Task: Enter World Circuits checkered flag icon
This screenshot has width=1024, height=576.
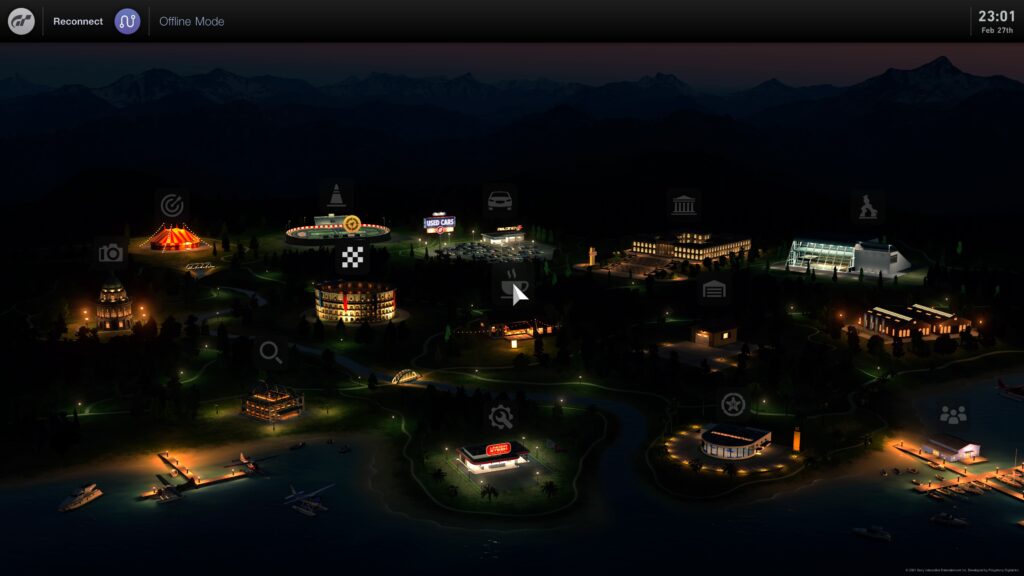Action: [352, 257]
